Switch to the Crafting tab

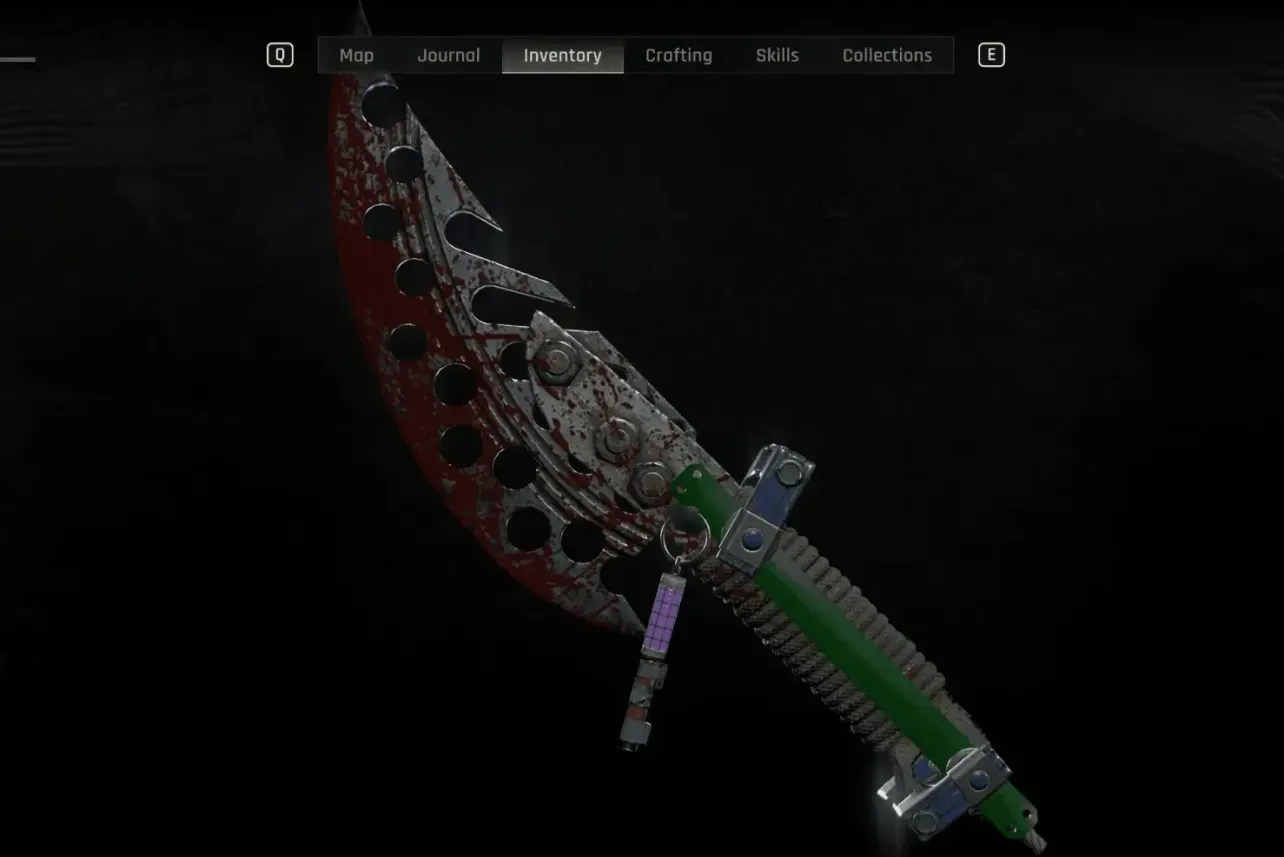(678, 55)
